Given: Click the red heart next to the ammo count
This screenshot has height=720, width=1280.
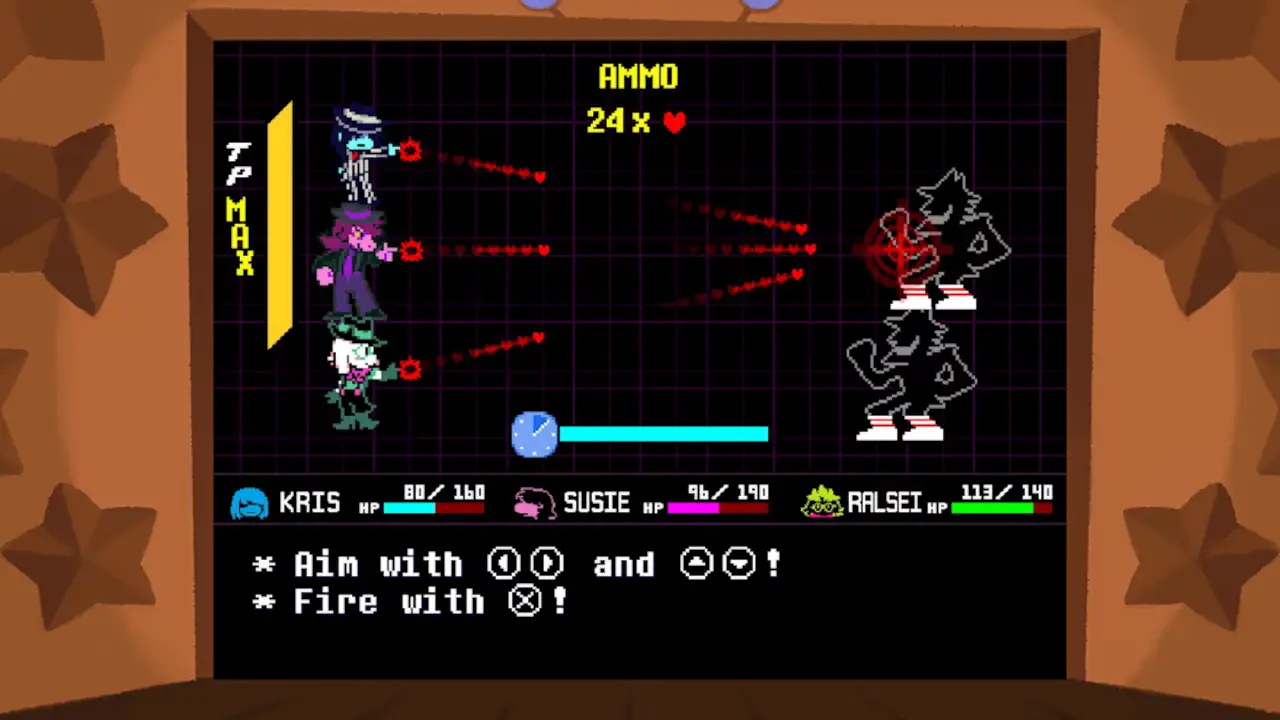Looking at the screenshot, I should (x=674, y=122).
